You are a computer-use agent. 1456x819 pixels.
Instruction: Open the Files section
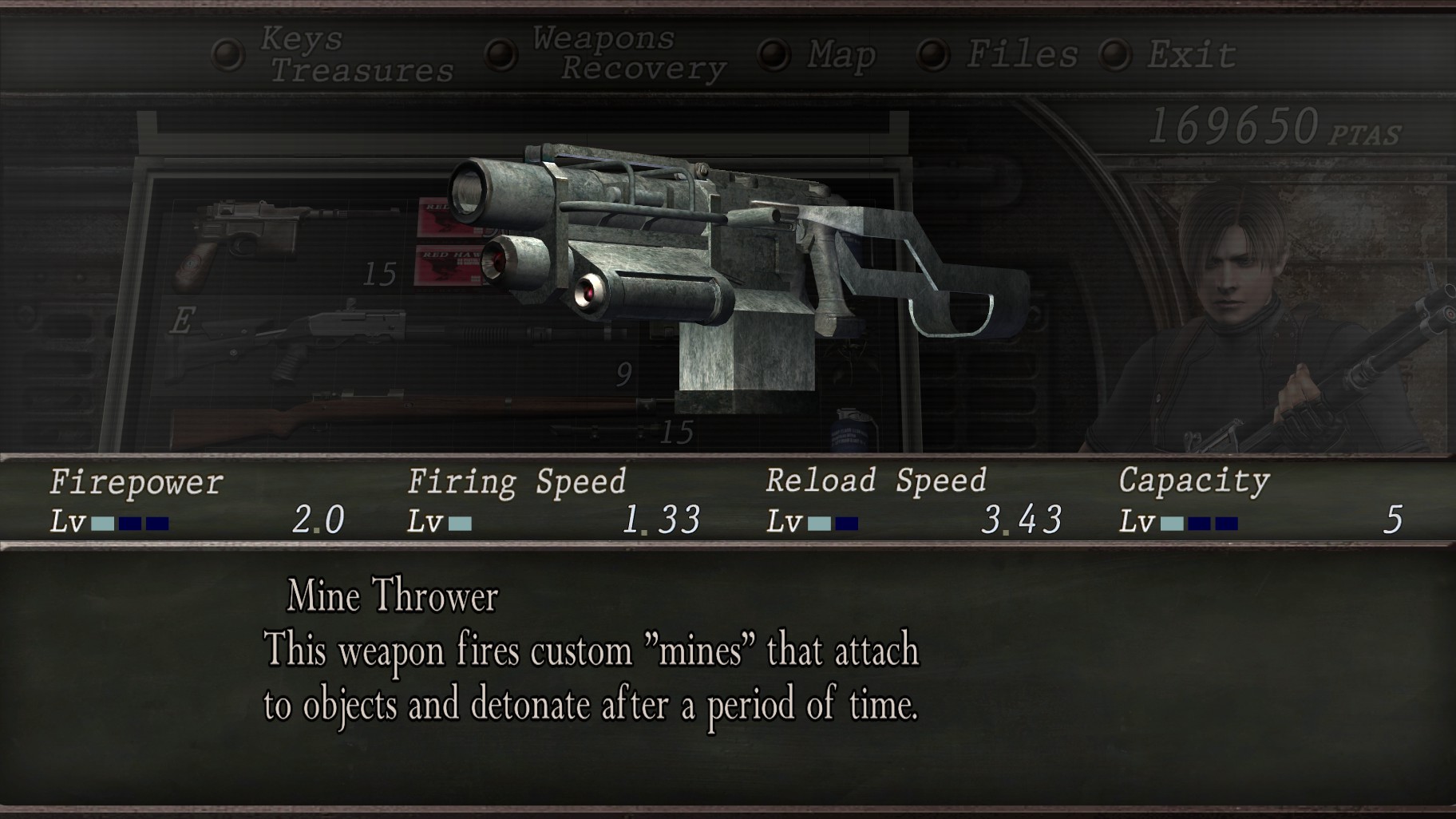click(x=1022, y=54)
